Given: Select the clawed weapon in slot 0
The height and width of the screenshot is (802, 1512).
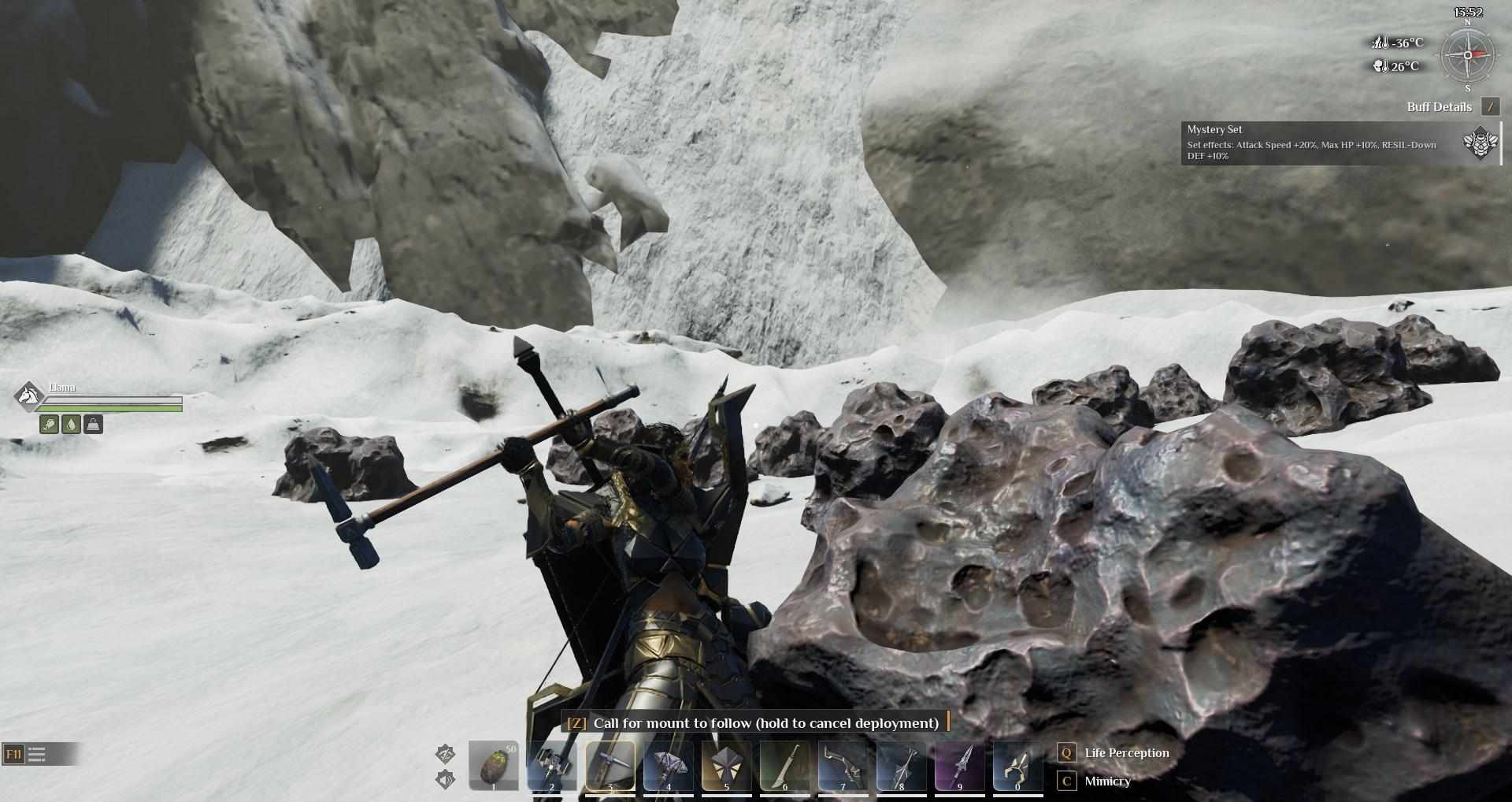Looking at the screenshot, I should click(1017, 765).
